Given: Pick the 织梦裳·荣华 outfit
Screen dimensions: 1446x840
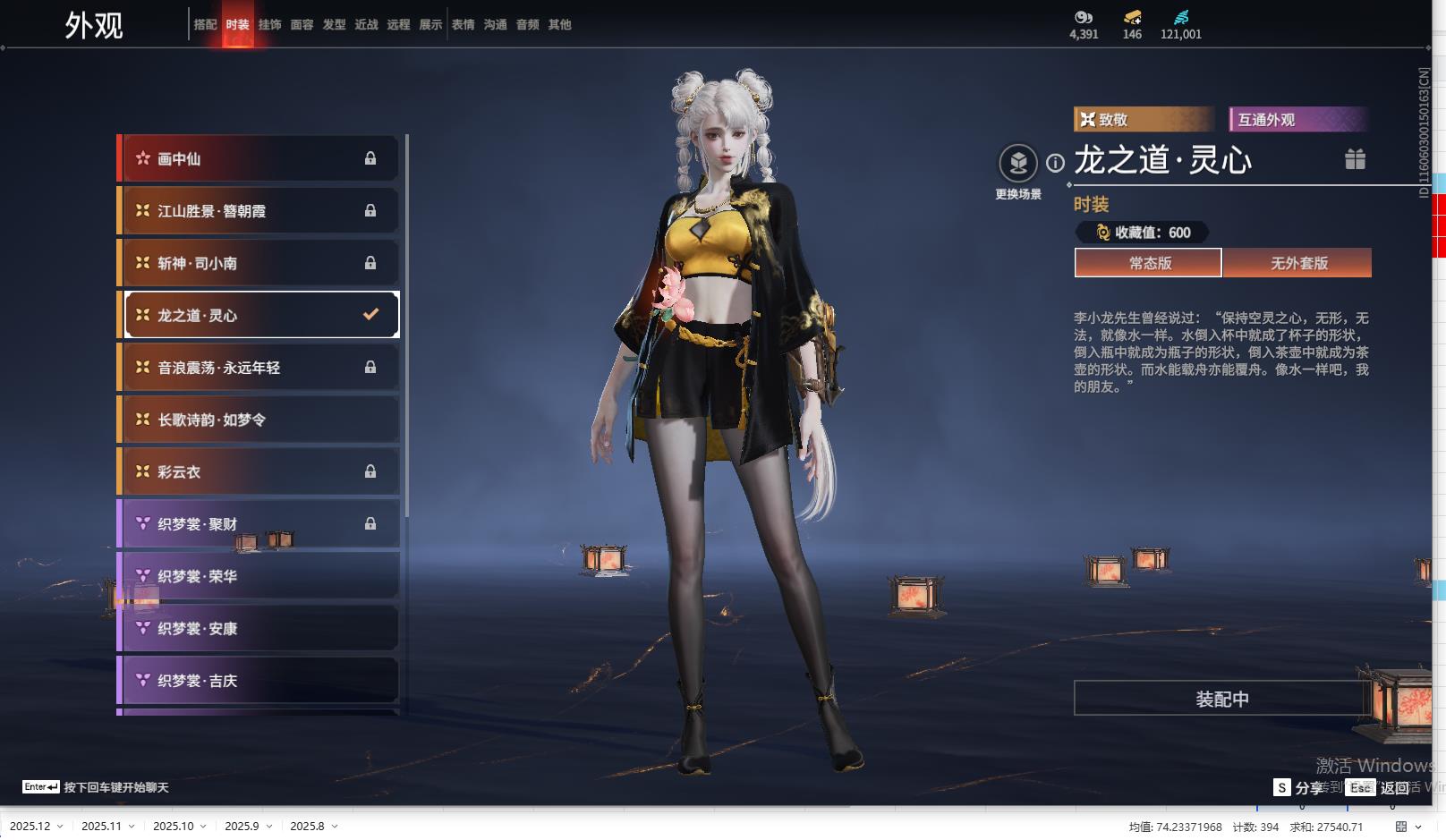Looking at the screenshot, I should tap(259, 576).
